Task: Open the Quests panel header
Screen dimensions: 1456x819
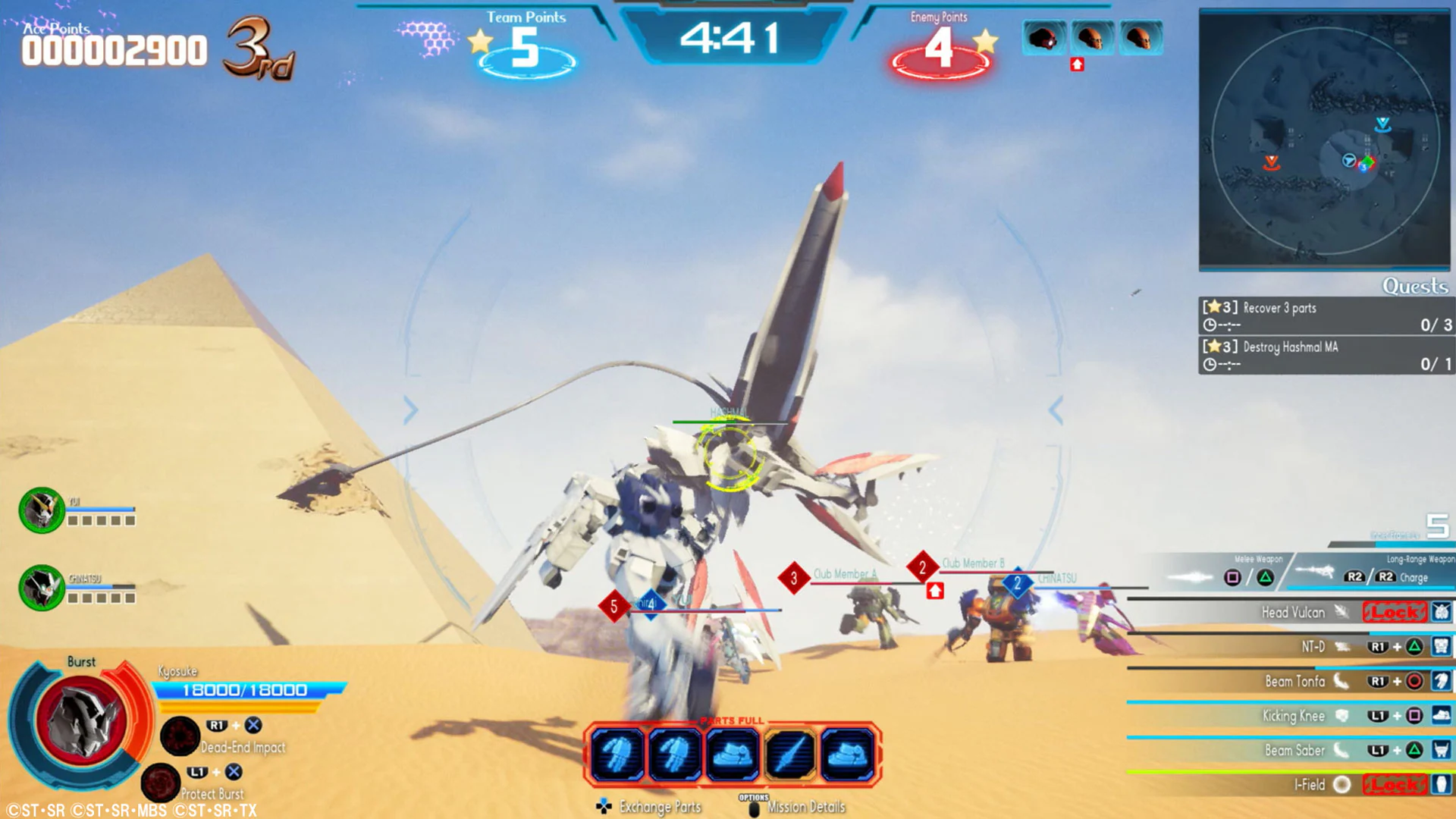Action: (x=1415, y=287)
